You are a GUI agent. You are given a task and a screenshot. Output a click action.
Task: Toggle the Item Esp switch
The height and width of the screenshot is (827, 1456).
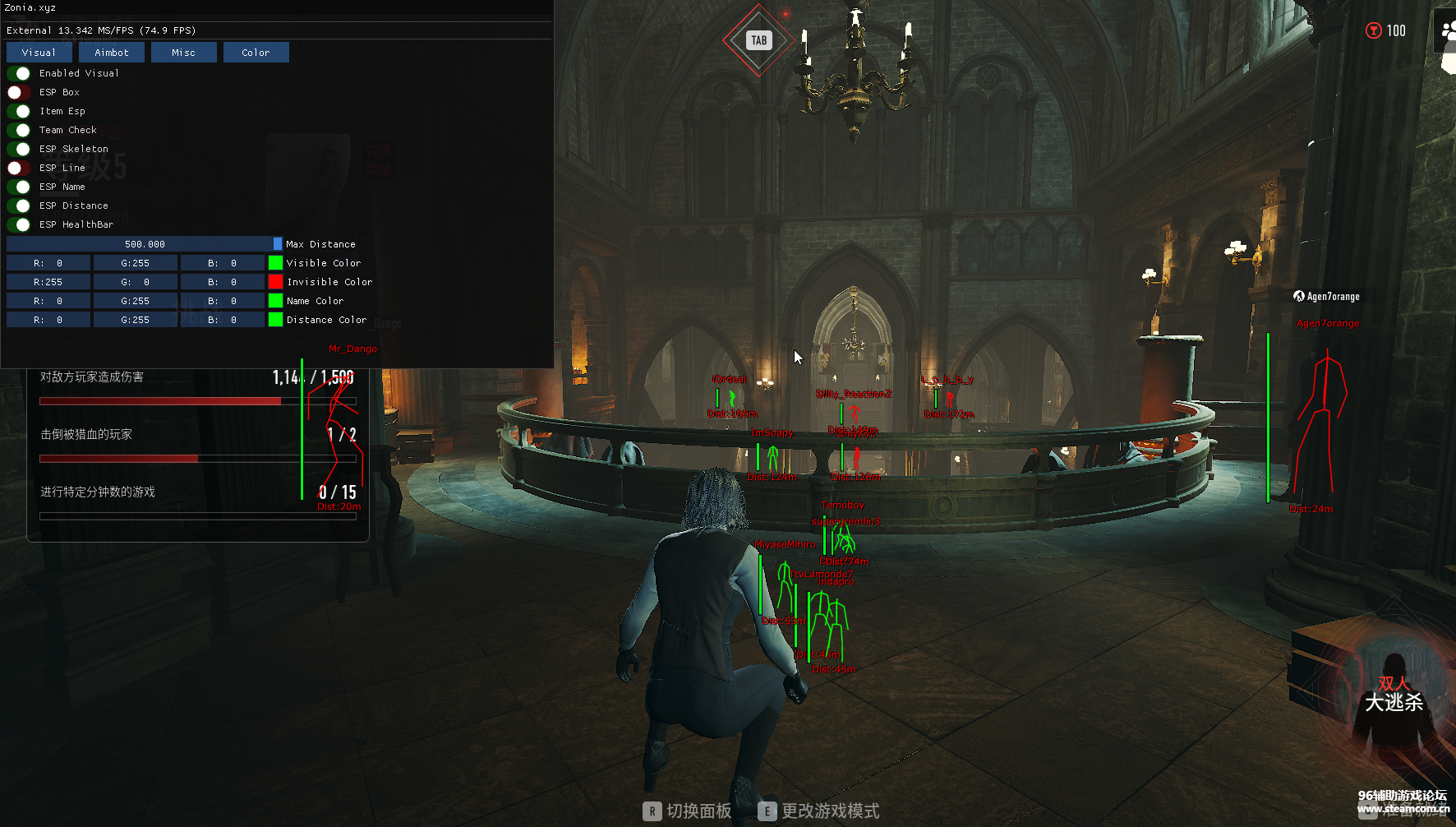(x=19, y=111)
